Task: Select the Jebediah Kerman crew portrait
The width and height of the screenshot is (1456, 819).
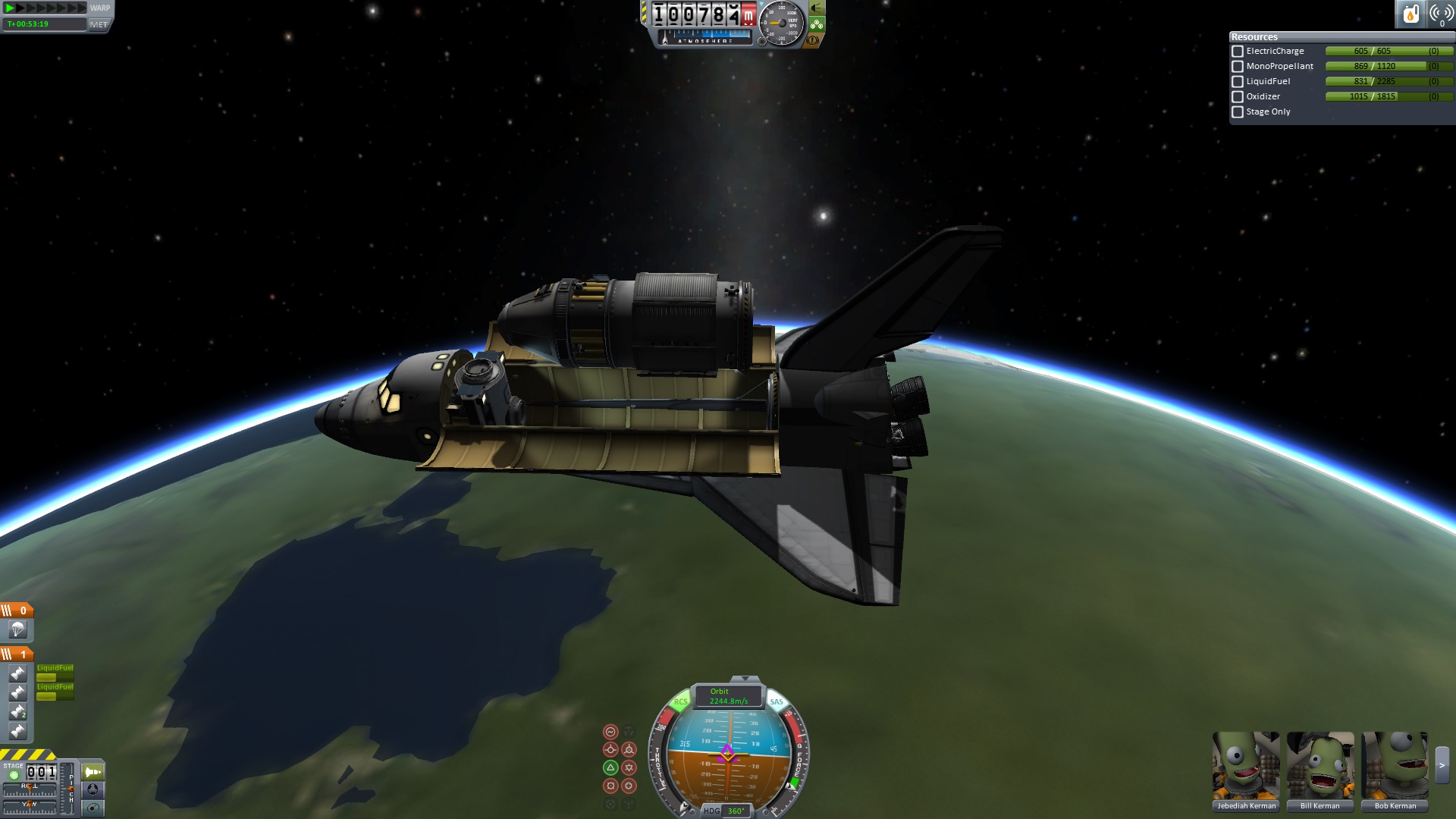Action: tap(1246, 766)
